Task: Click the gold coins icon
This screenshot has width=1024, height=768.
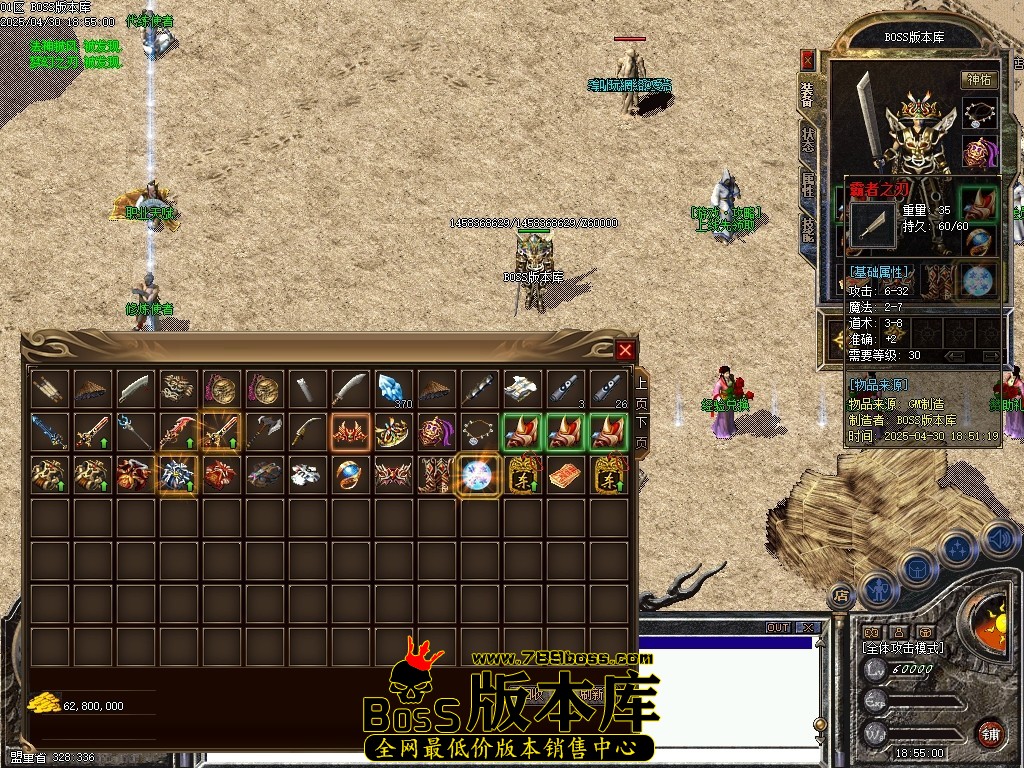Action: (x=44, y=702)
